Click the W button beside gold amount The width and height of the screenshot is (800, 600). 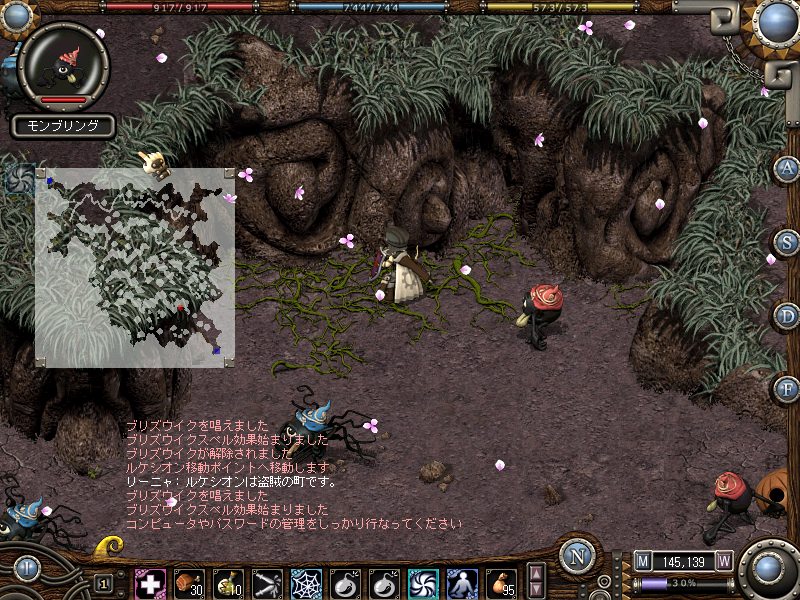tap(724, 561)
